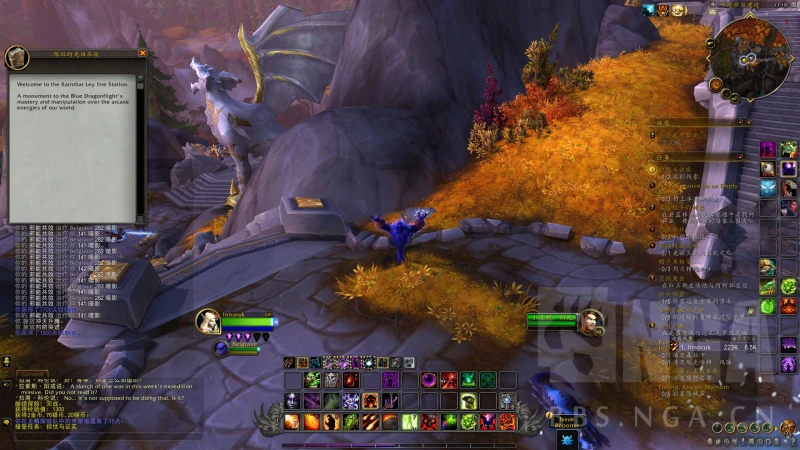Image resolution: width=800 pixels, height=450 pixels.
Task: Click the skull buff icon near minimap
Action: pos(677,10)
